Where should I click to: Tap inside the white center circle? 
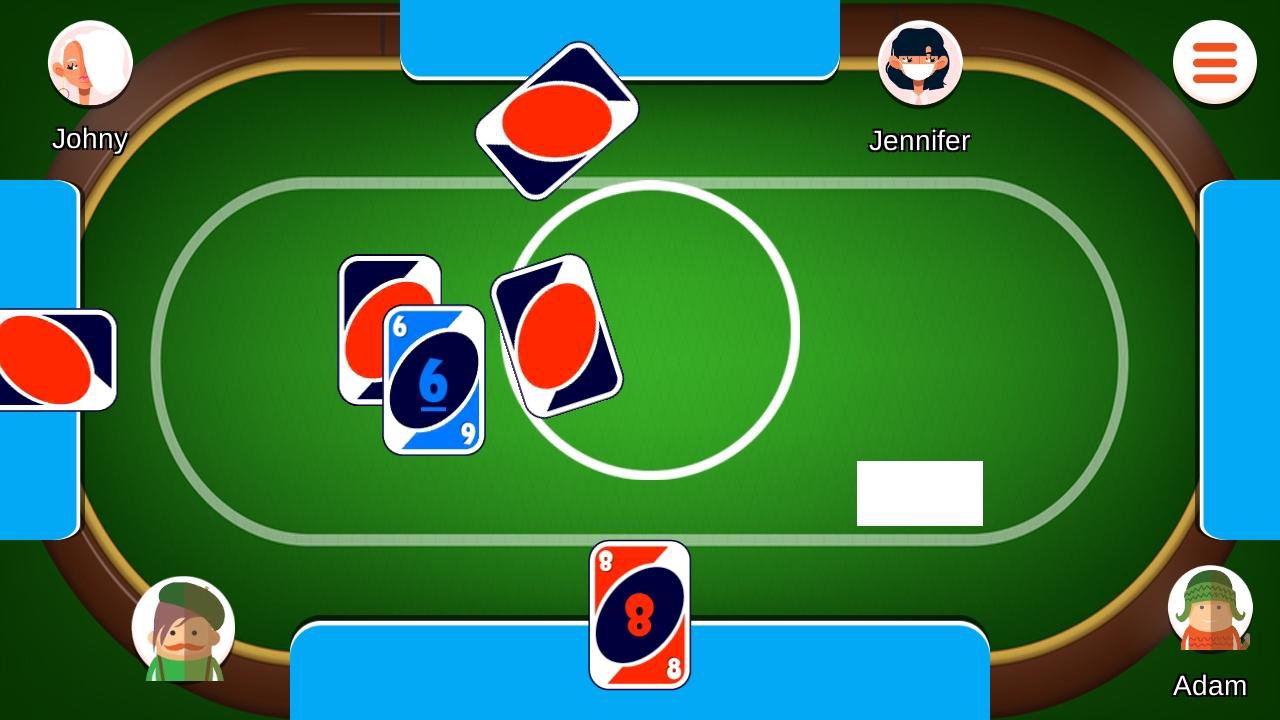click(x=700, y=330)
